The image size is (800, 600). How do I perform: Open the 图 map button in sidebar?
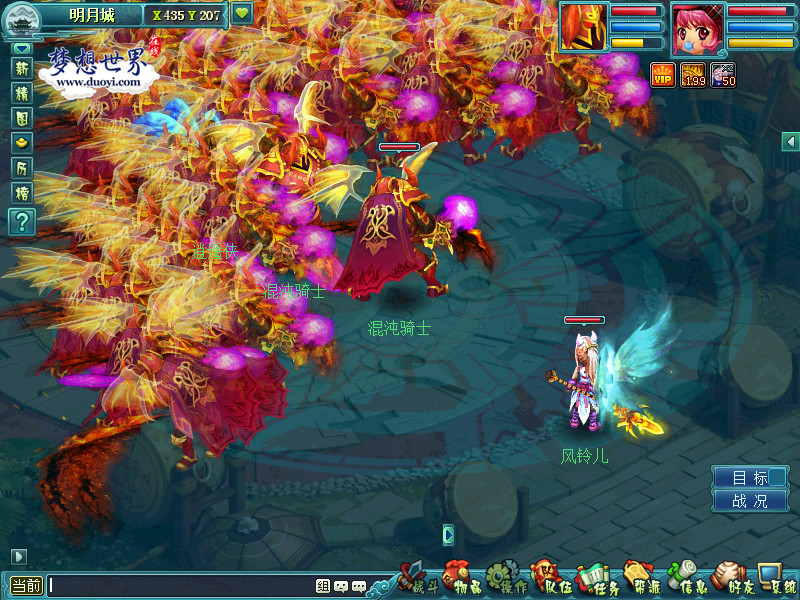(21, 118)
